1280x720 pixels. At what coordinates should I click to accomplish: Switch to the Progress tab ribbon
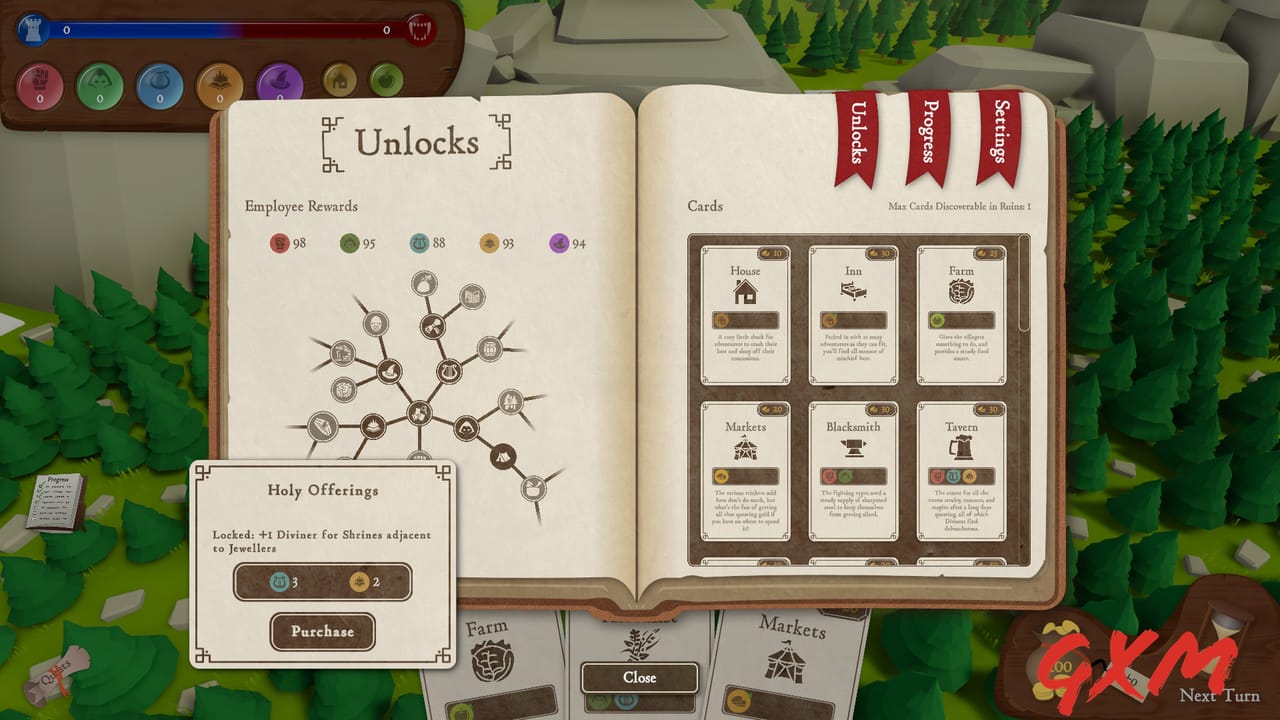[925, 135]
